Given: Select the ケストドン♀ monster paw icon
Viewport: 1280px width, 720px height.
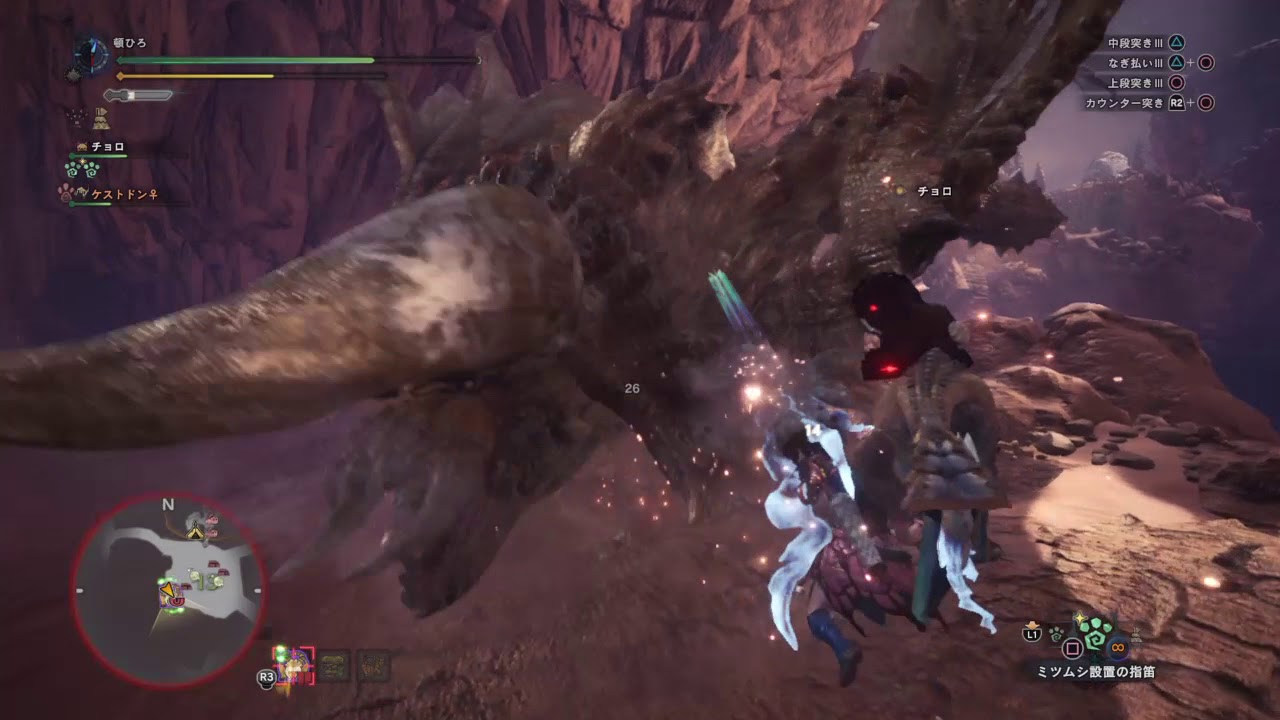Looking at the screenshot, I should [64, 194].
